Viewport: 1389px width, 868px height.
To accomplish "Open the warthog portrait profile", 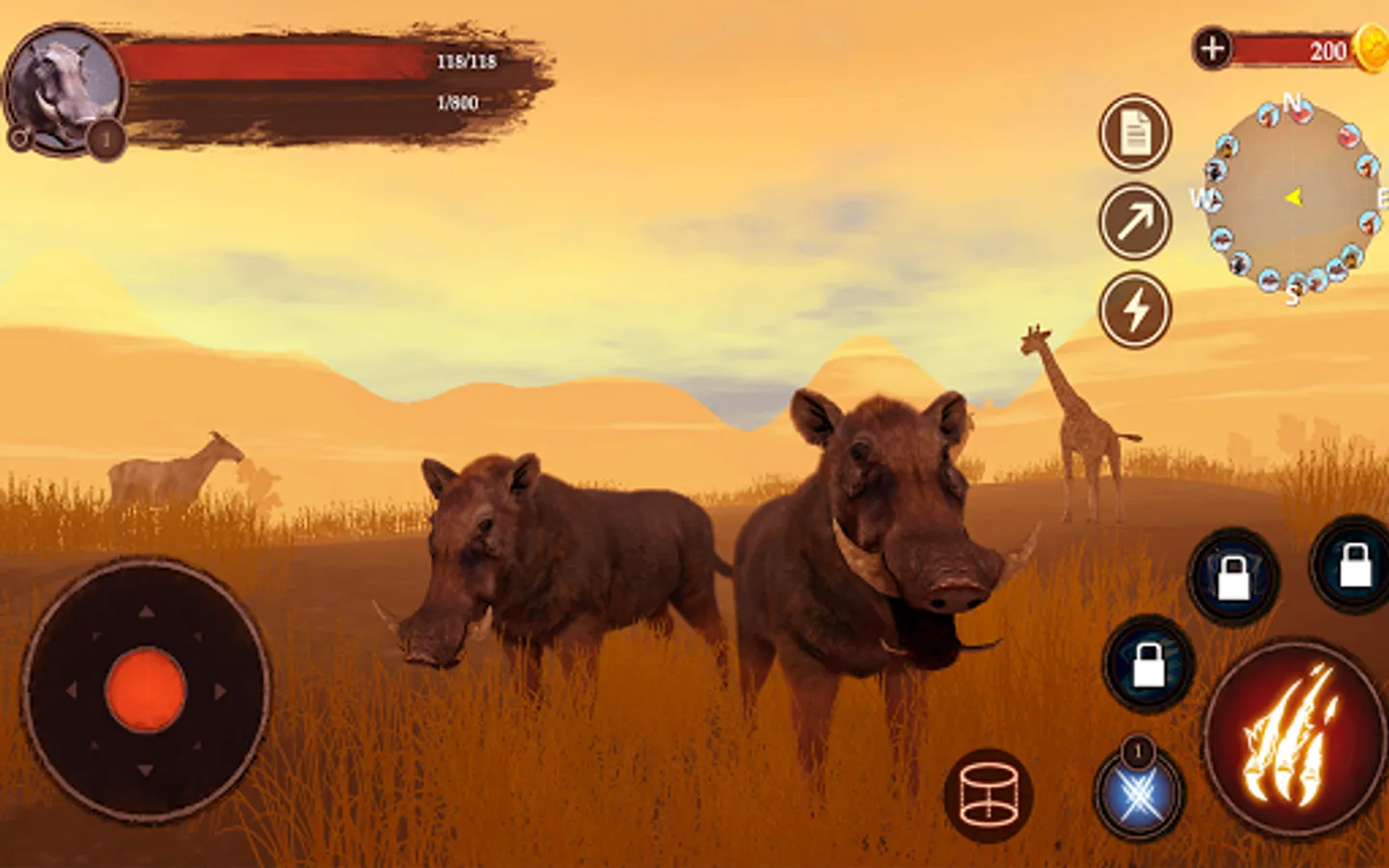I will click(x=64, y=89).
